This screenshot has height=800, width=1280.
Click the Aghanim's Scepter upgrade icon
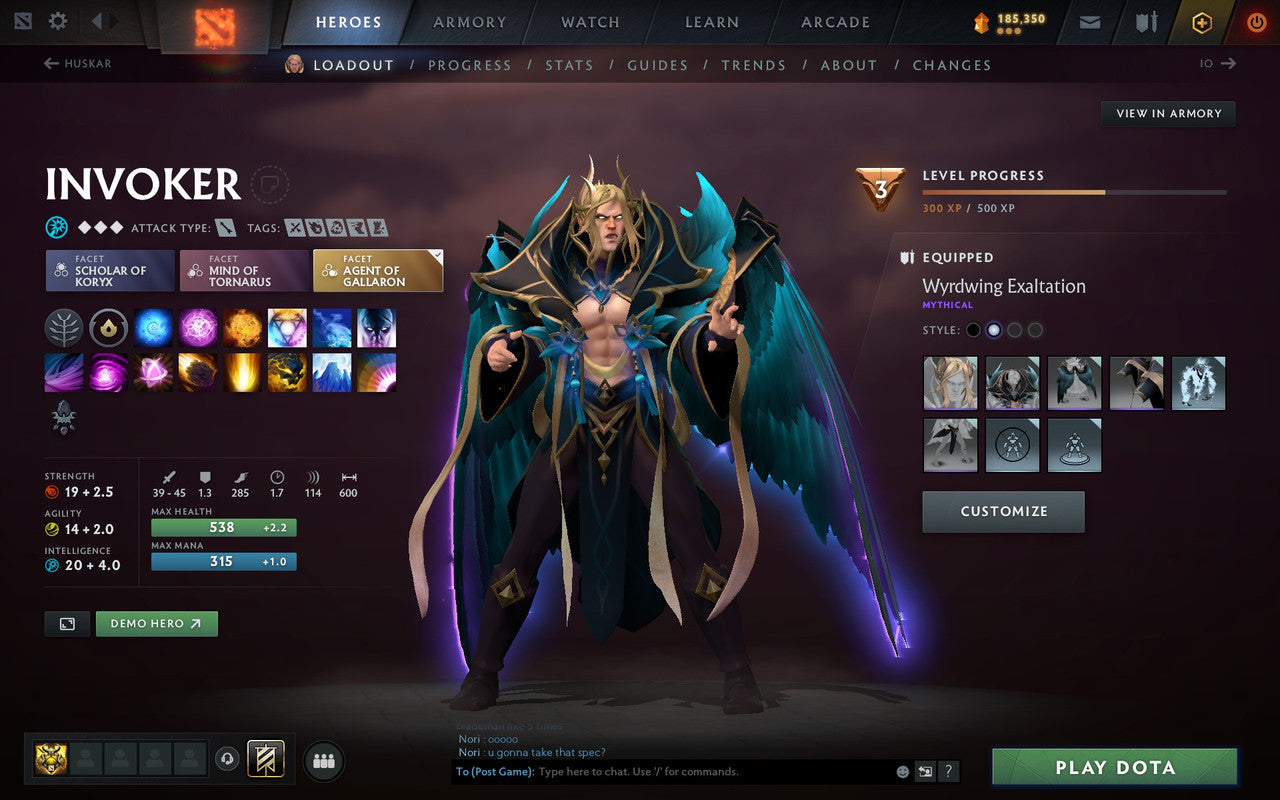point(62,420)
